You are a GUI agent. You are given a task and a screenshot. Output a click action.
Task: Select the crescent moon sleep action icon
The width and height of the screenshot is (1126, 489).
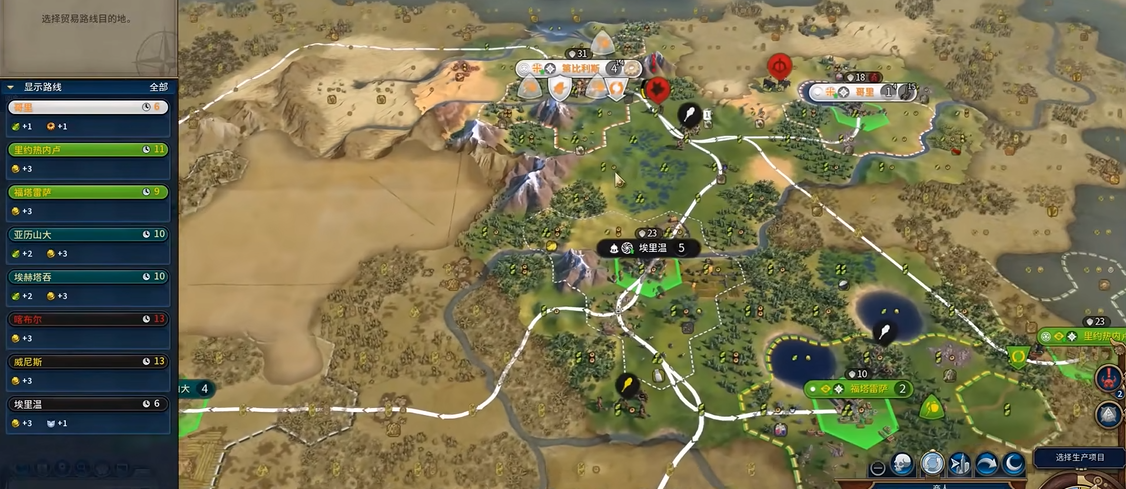[x=1011, y=464]
